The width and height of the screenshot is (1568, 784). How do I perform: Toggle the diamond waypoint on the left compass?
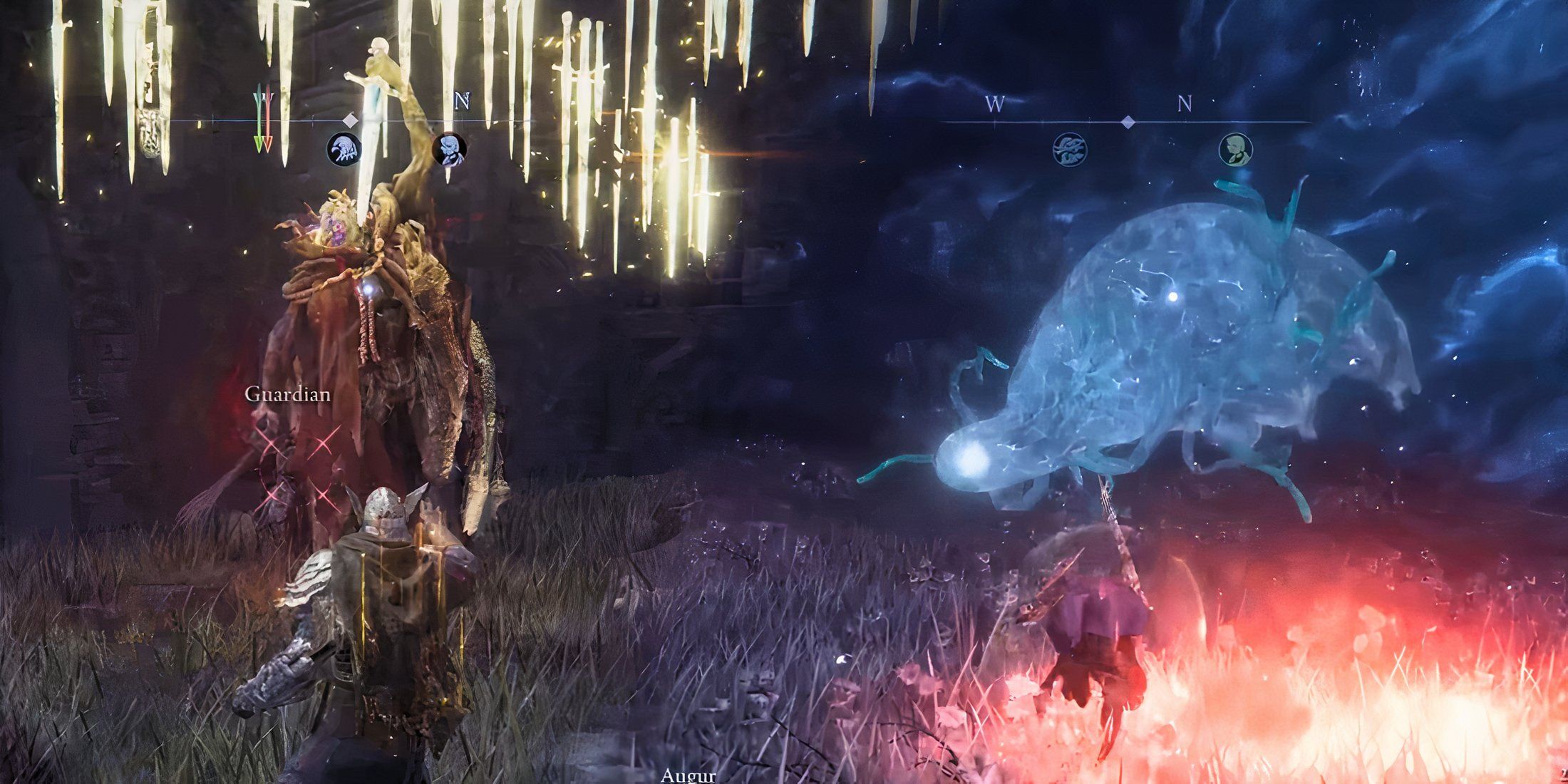point(351,120)
